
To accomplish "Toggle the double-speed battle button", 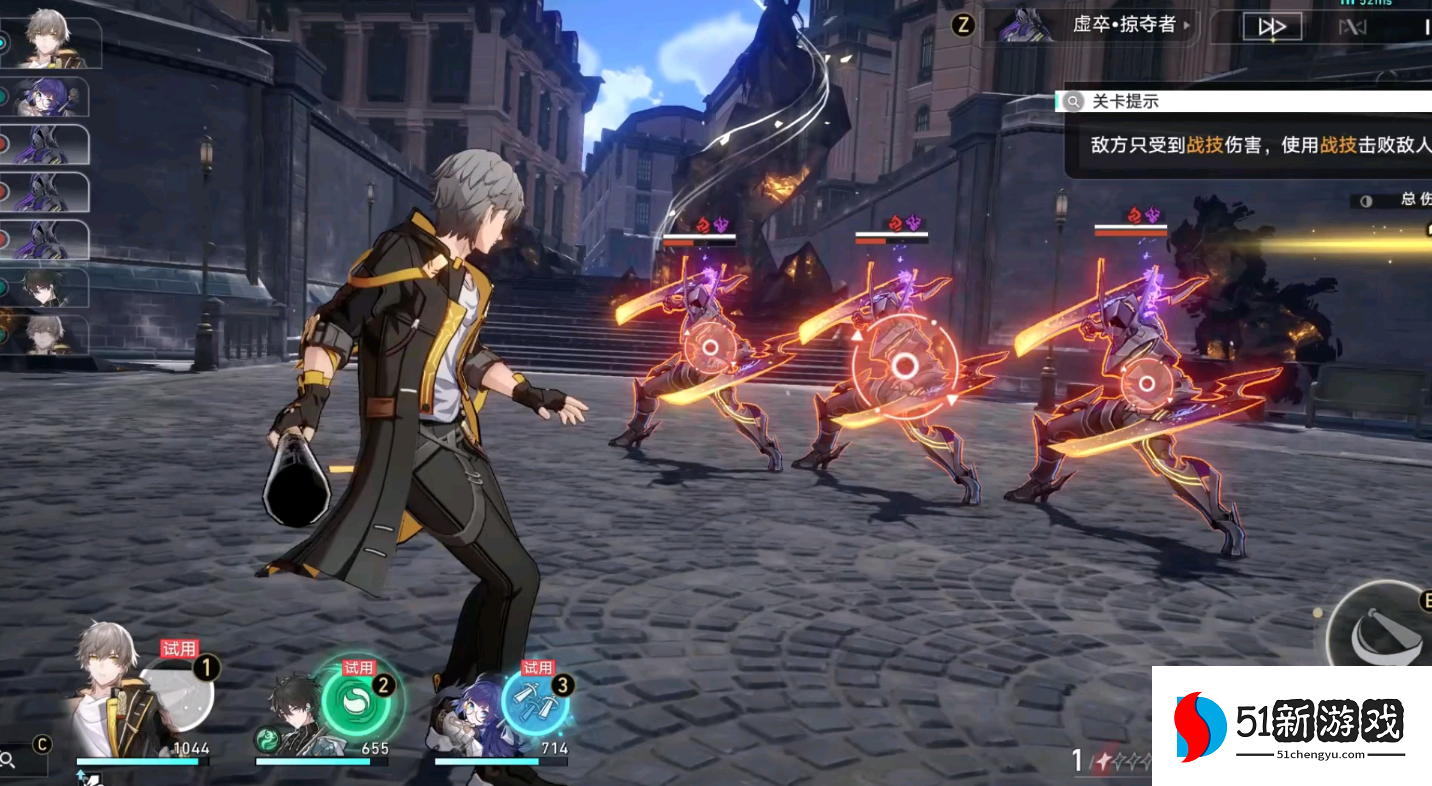I will [1272, 27].
